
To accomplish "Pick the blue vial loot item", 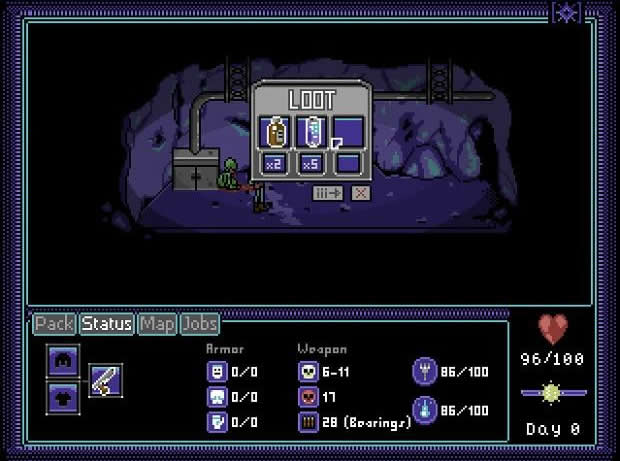I will 311,131.
